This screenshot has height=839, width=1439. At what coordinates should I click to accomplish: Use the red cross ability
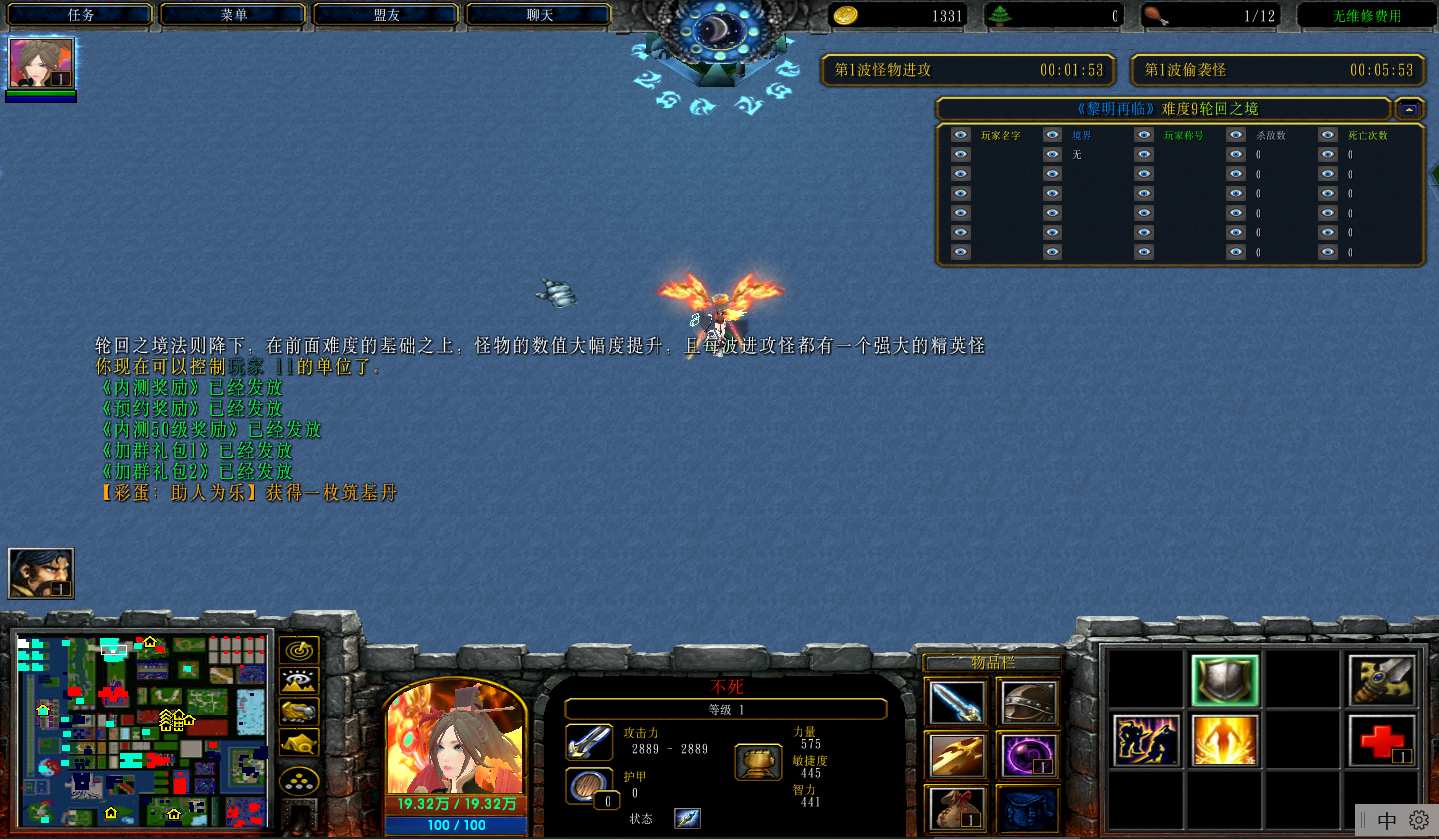coord(1381,741)
